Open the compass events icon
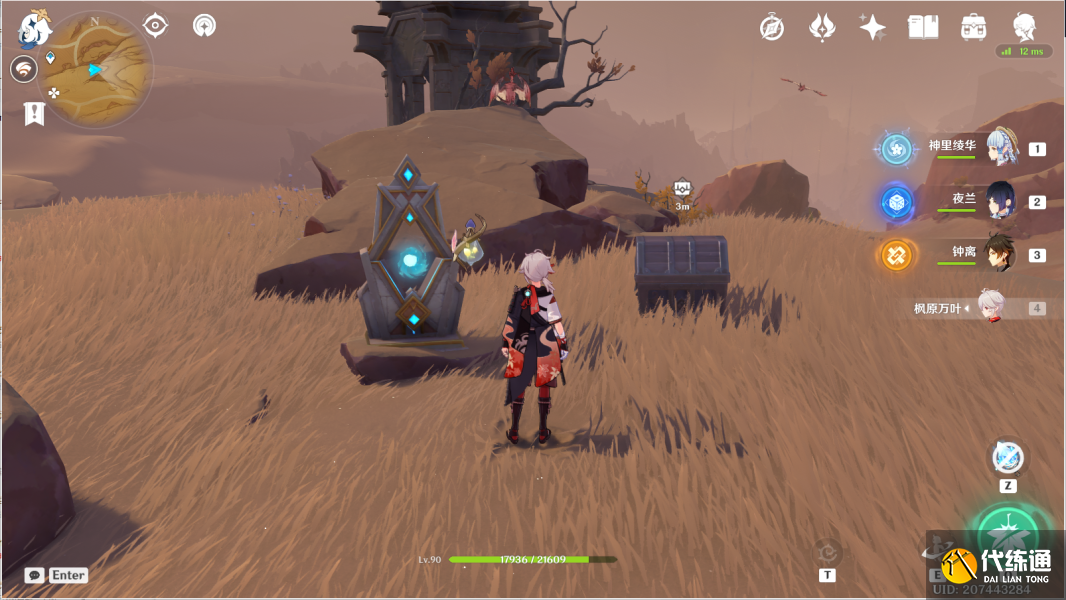This screenshot has height=600, width=1066. [x=772, y=28]
